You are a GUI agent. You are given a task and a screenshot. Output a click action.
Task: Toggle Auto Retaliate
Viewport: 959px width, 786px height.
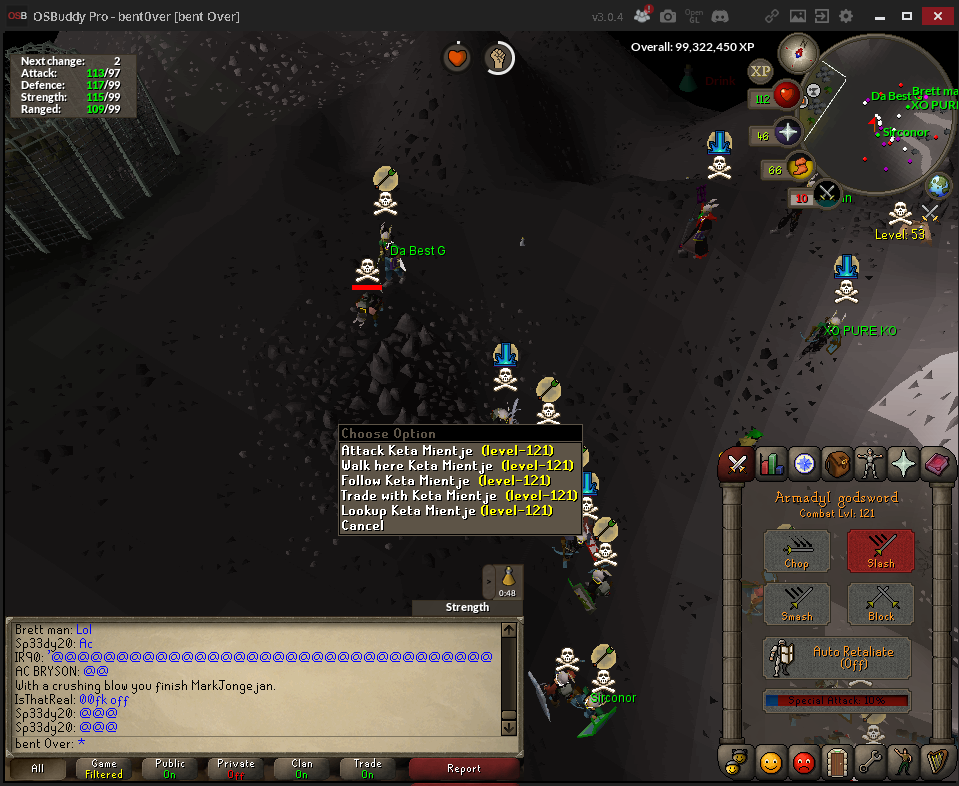837,657
